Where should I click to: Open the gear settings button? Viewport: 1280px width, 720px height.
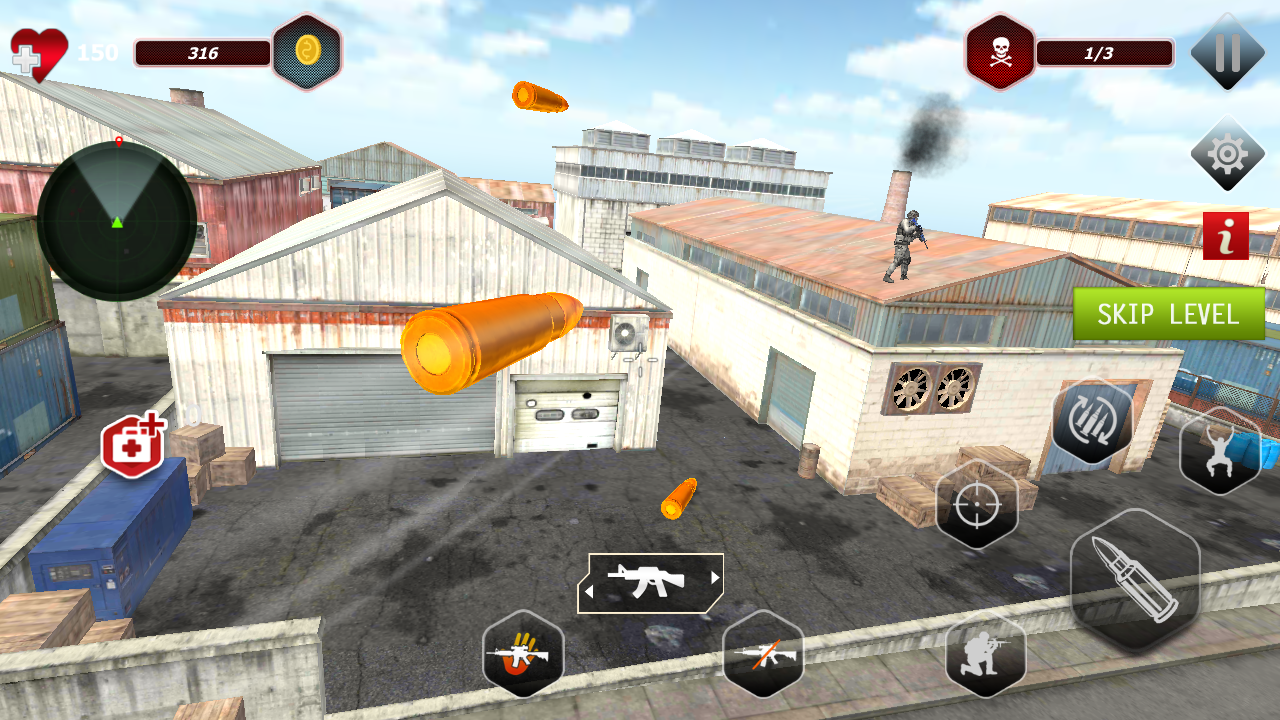pyautogui.click(x=1227, y=154)
